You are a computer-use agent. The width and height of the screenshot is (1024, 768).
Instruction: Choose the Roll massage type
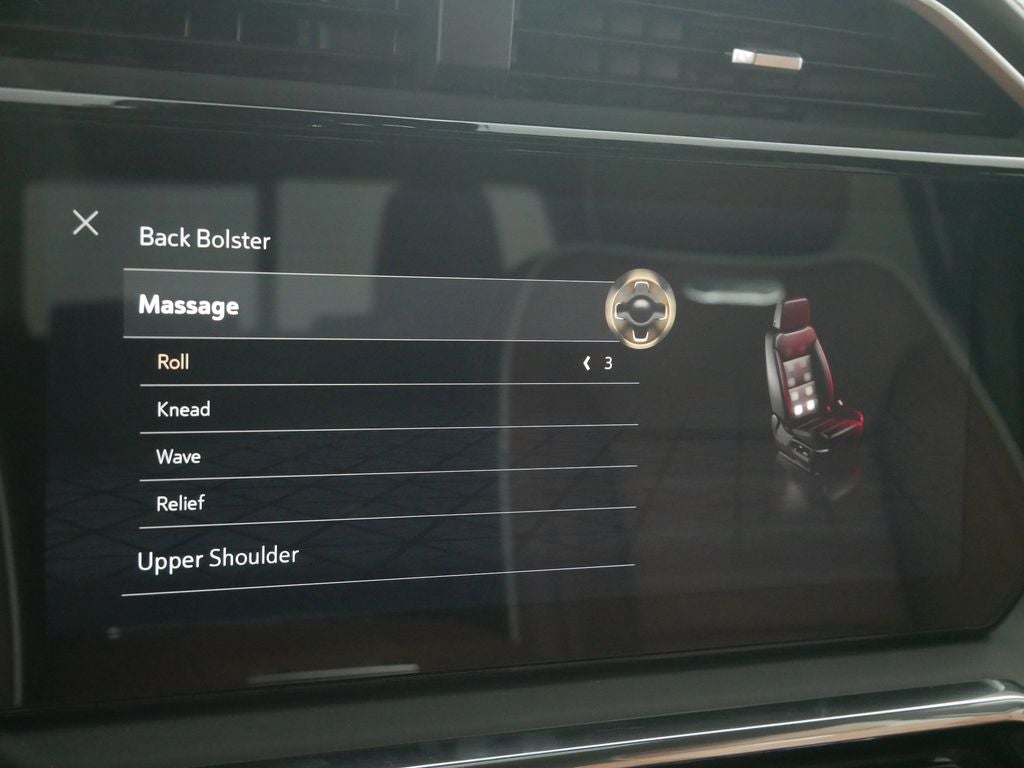(173, 362)
